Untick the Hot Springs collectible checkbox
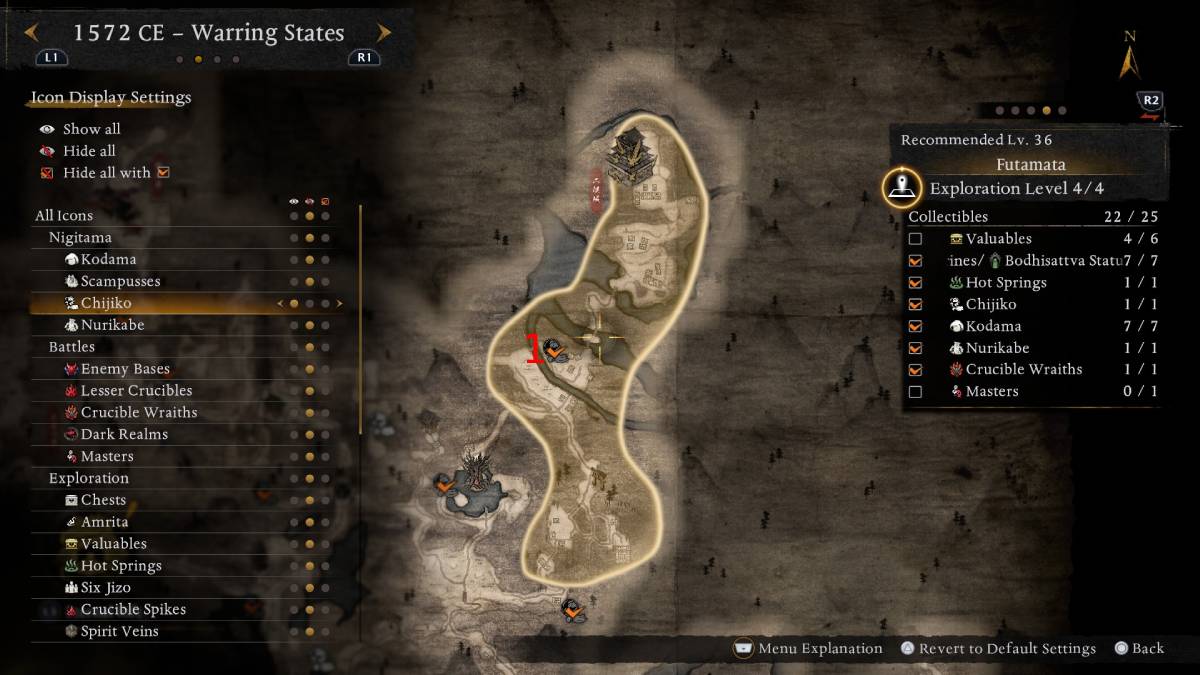This screenshot has height=675, width=1200. coord(915,283)
